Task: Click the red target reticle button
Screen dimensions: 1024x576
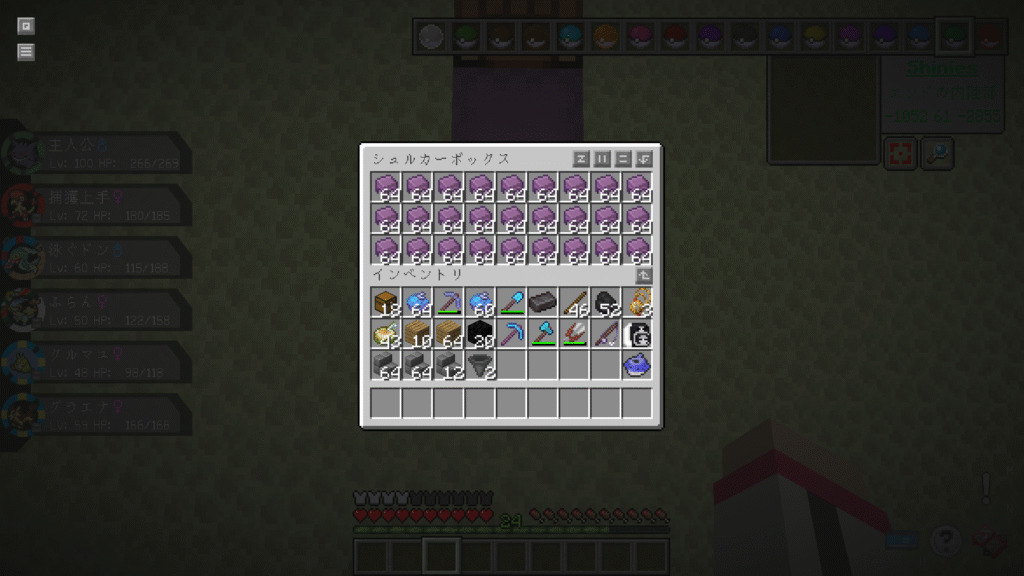Action: (900, 154)
